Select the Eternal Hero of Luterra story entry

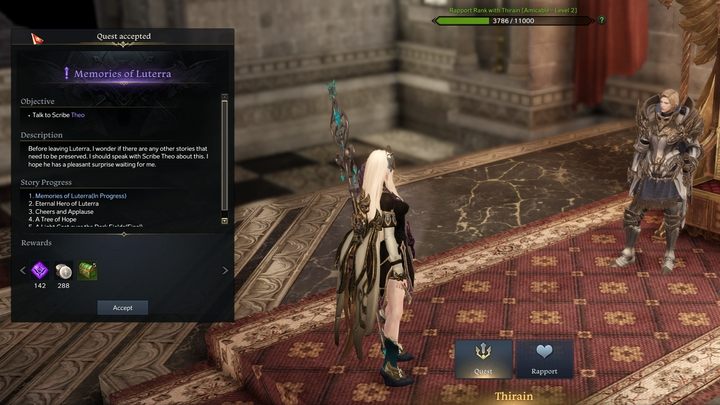(69, 204)
